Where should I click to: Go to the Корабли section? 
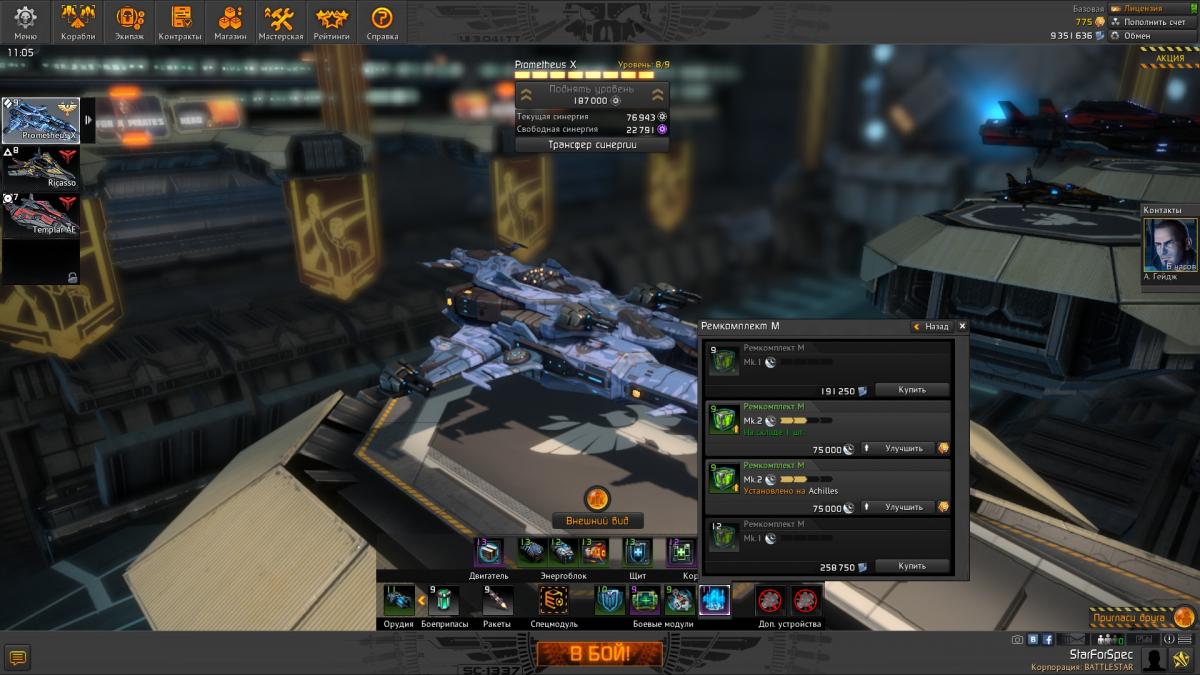point(78,22)
